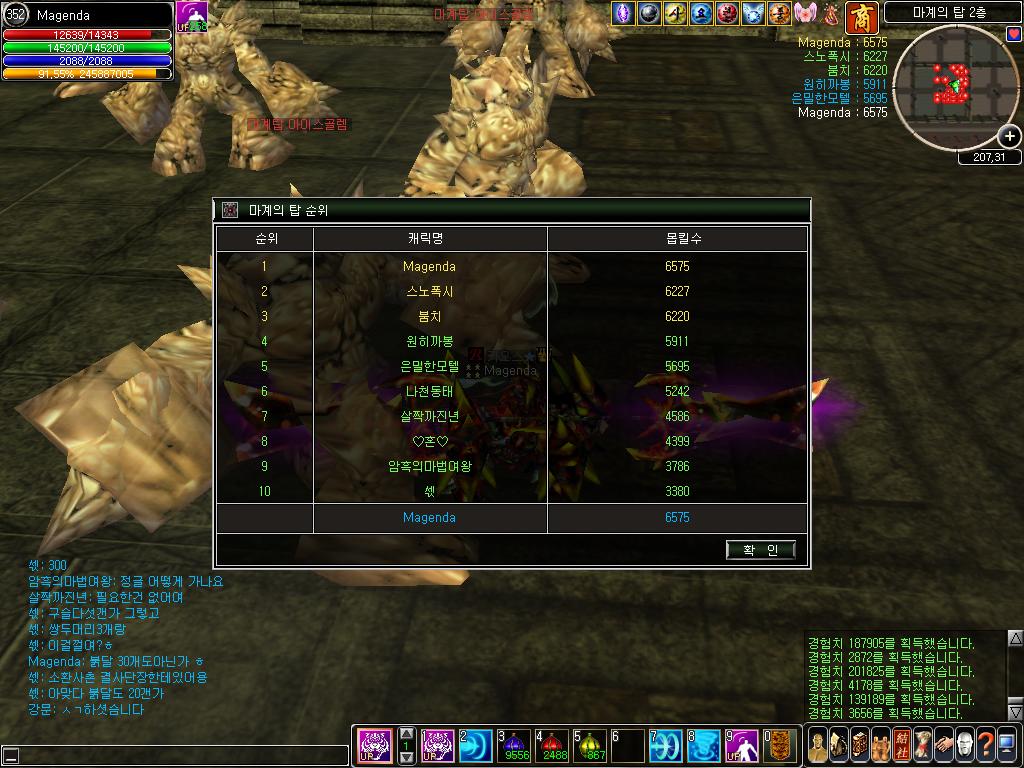Screen dimensions: 1024x768
Task: Confirm the ranking window with 확인 button
Action: tap(761, 550)
